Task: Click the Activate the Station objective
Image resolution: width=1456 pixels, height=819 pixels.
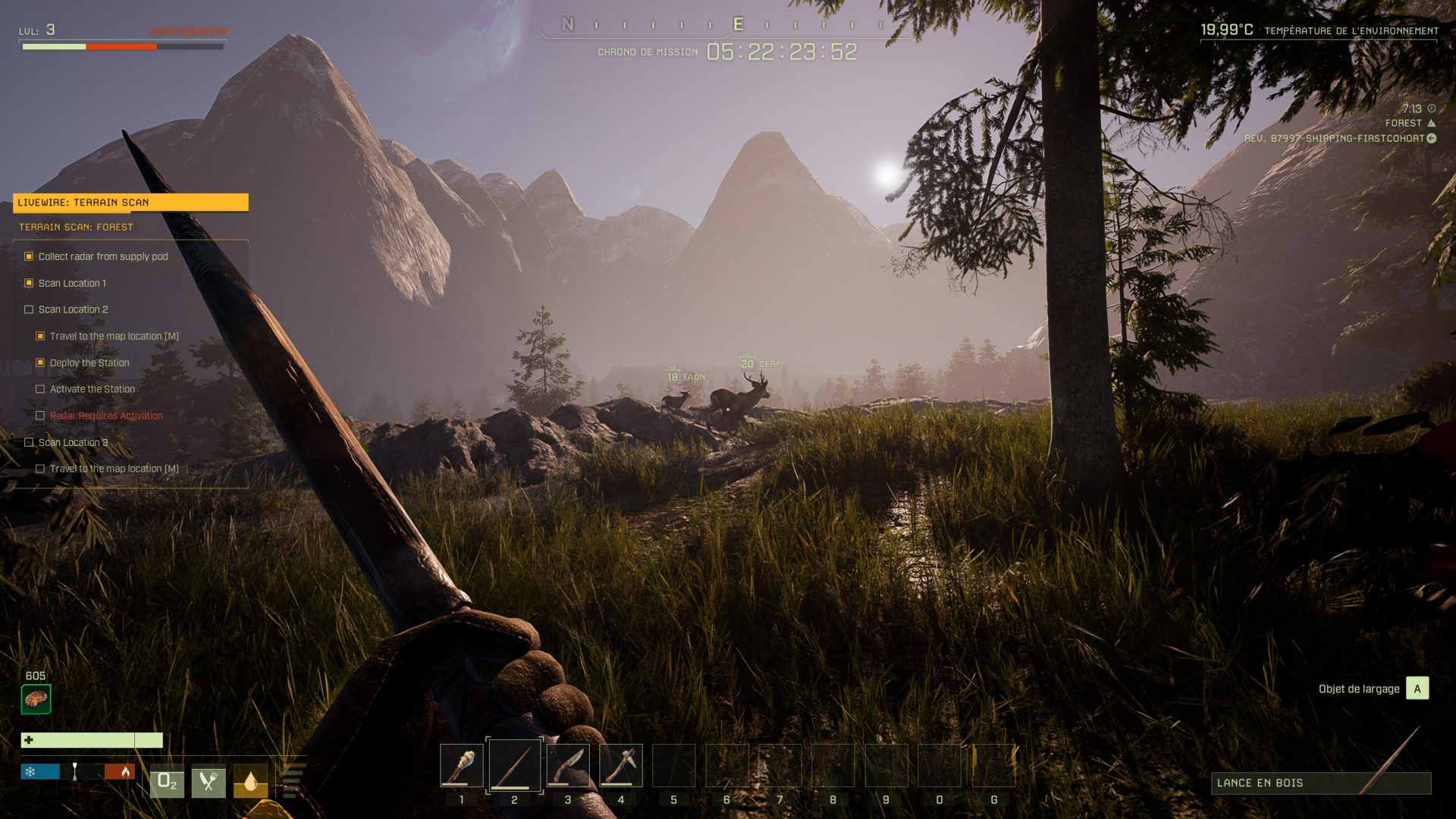Action: click(93, 389)
